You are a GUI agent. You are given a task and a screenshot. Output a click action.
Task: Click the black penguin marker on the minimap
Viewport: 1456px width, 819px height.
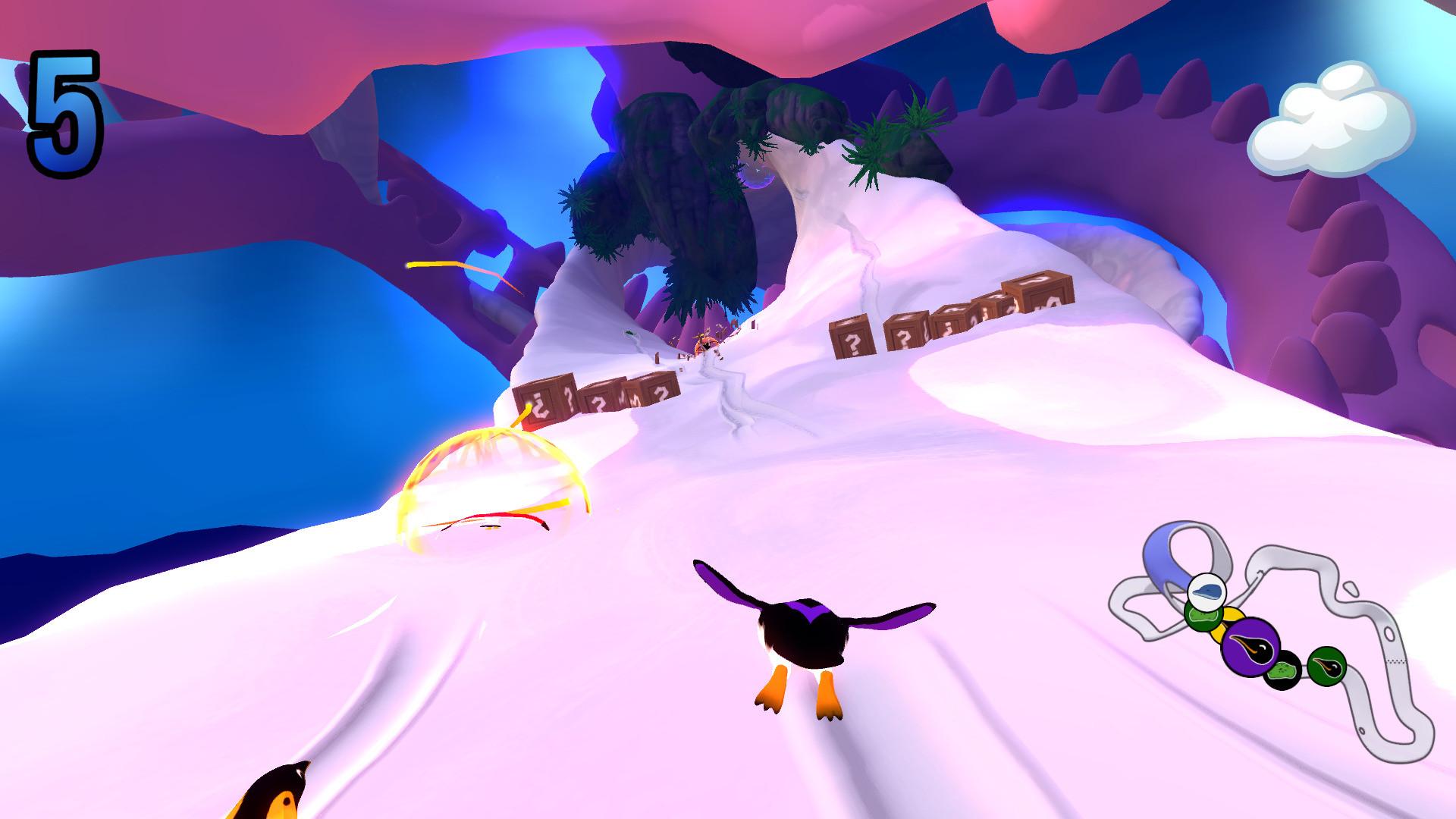click(x=1283, y=670)
